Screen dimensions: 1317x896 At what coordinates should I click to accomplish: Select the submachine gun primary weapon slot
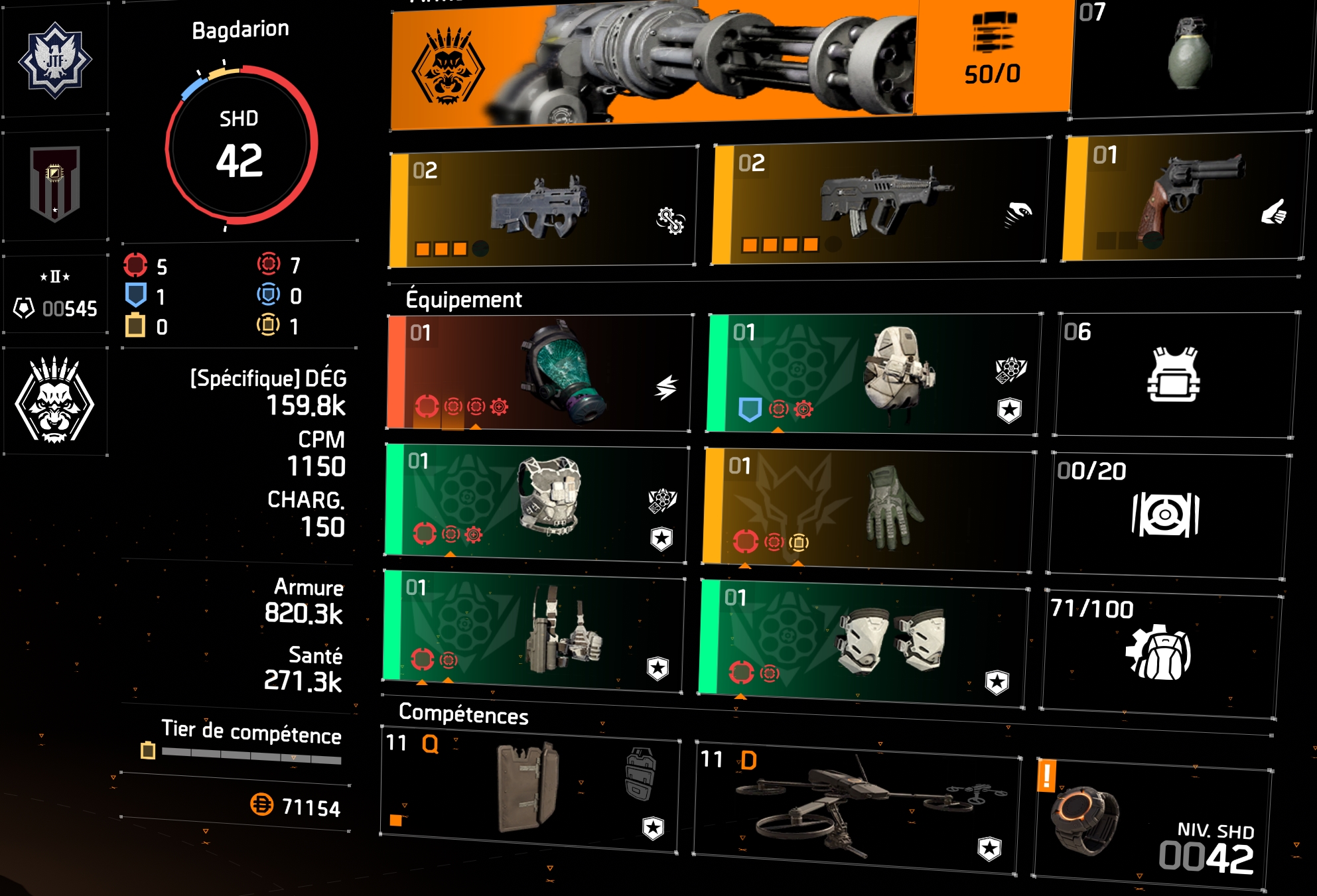(x=541, y=207)
